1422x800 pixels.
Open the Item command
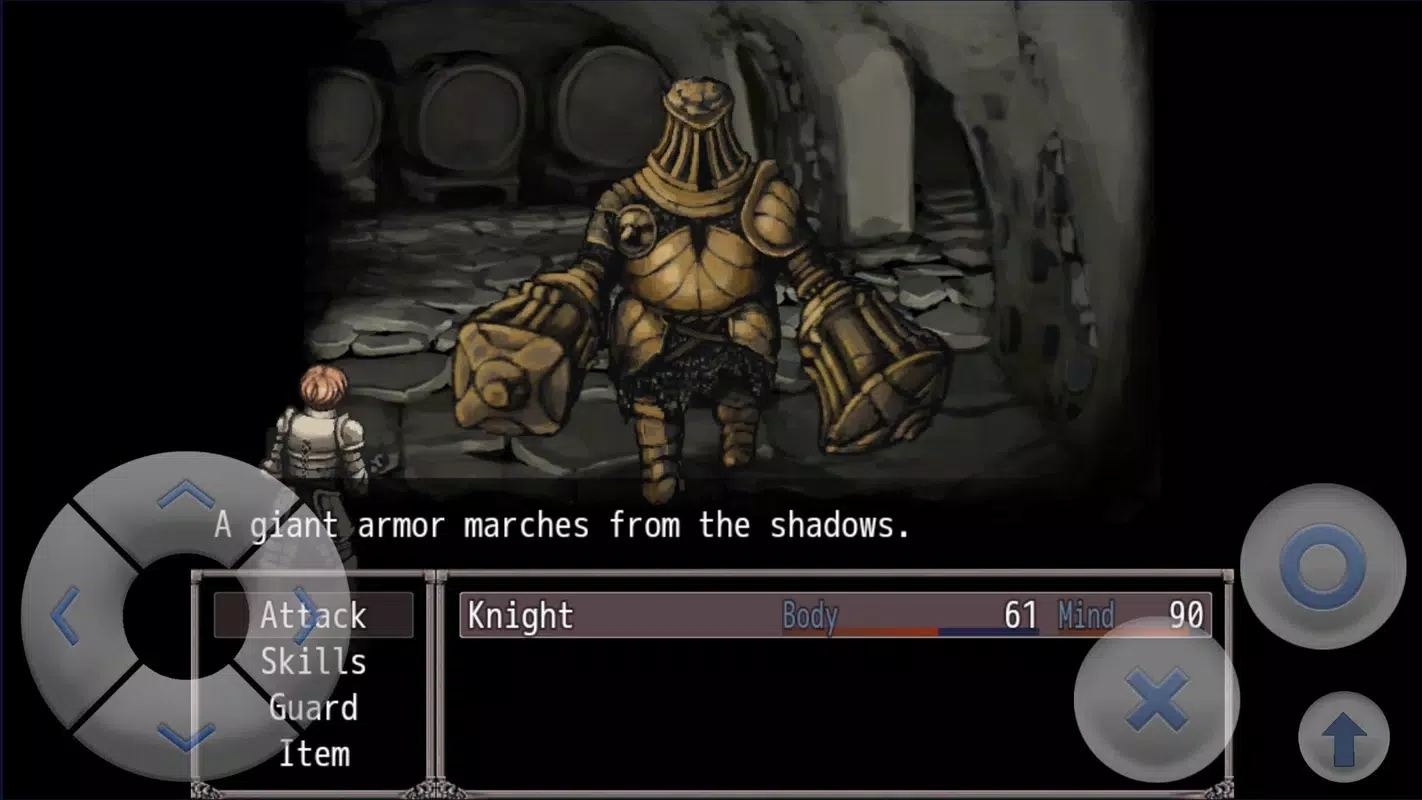(x=314, y=754)
